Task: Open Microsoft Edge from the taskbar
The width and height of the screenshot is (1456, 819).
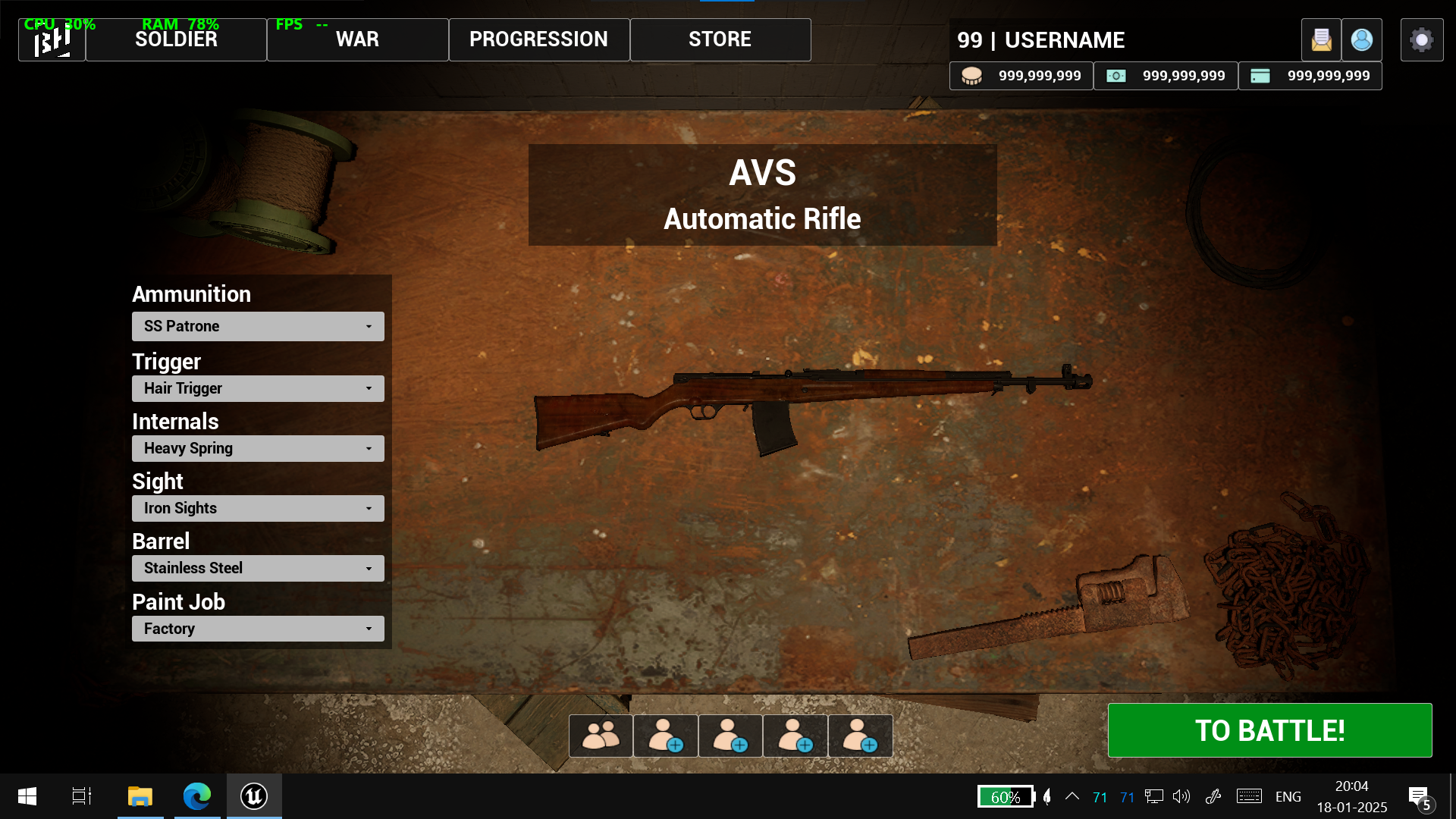Action: point(197,796)
